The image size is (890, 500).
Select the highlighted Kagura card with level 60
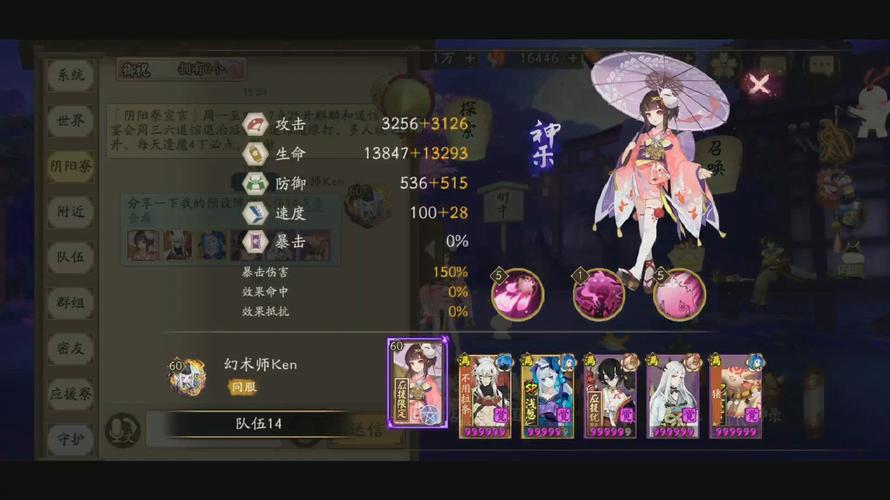(x=417, y=383)
